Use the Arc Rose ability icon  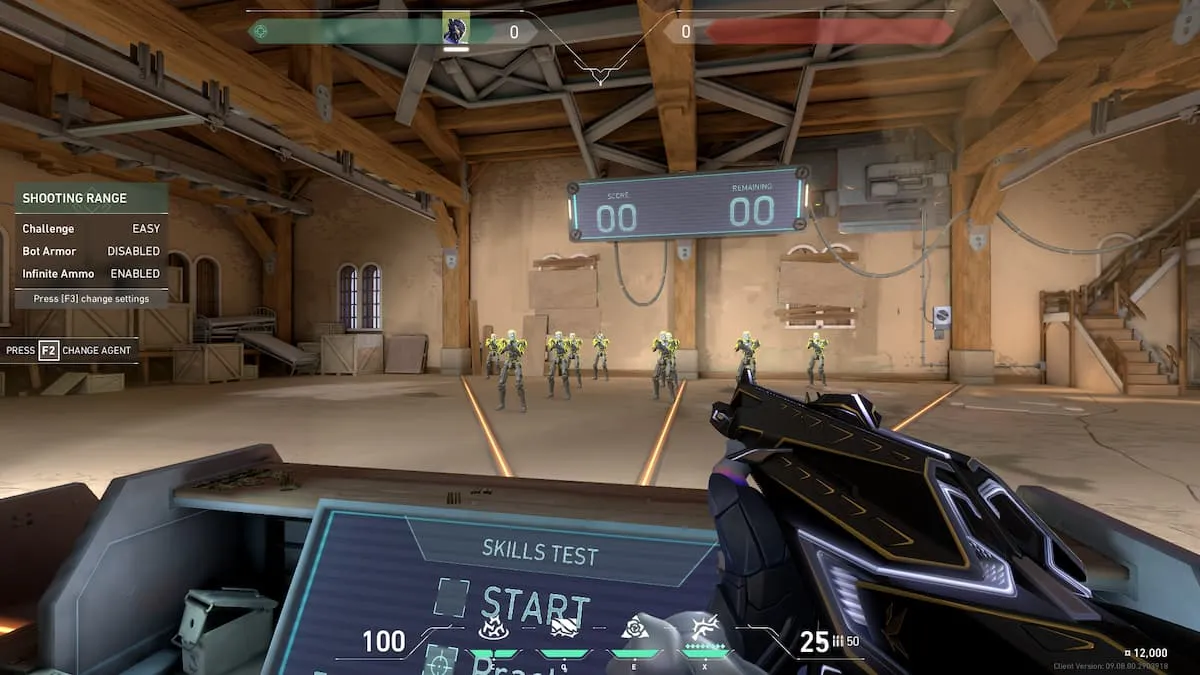635,630
